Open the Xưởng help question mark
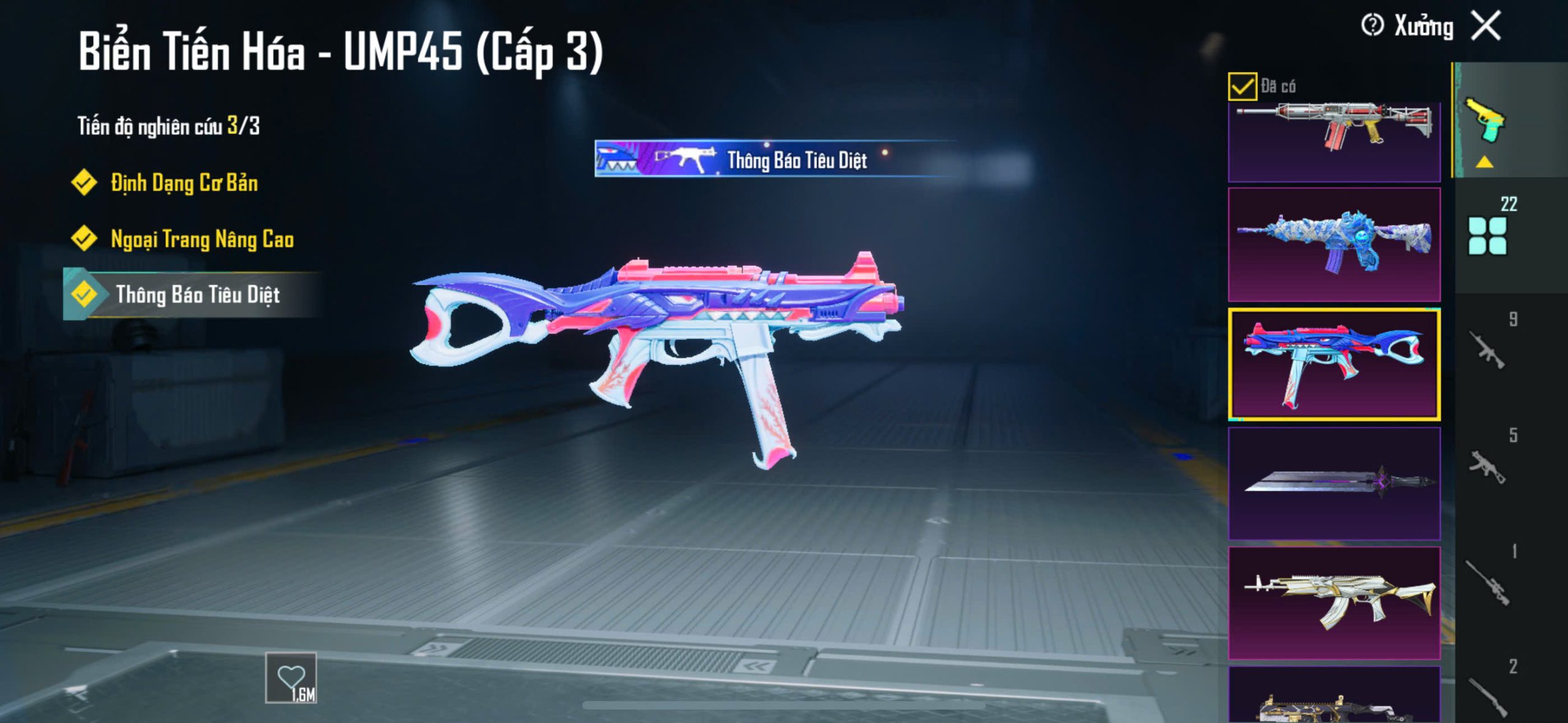The height and width of the screenshot is (723, 1568). pos(1372,26)
